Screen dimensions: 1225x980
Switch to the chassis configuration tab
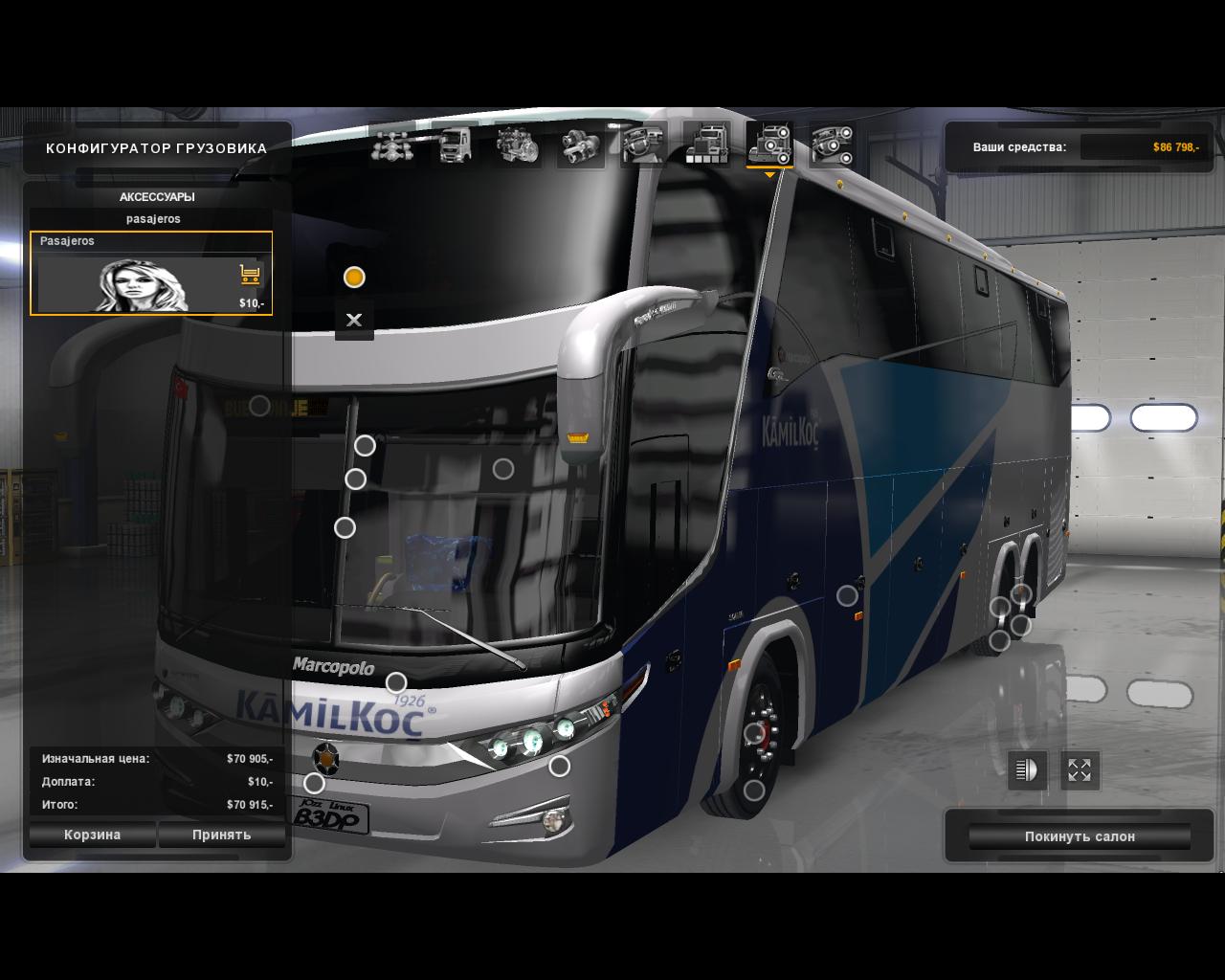pyautogui.click(x=392, y=145)
